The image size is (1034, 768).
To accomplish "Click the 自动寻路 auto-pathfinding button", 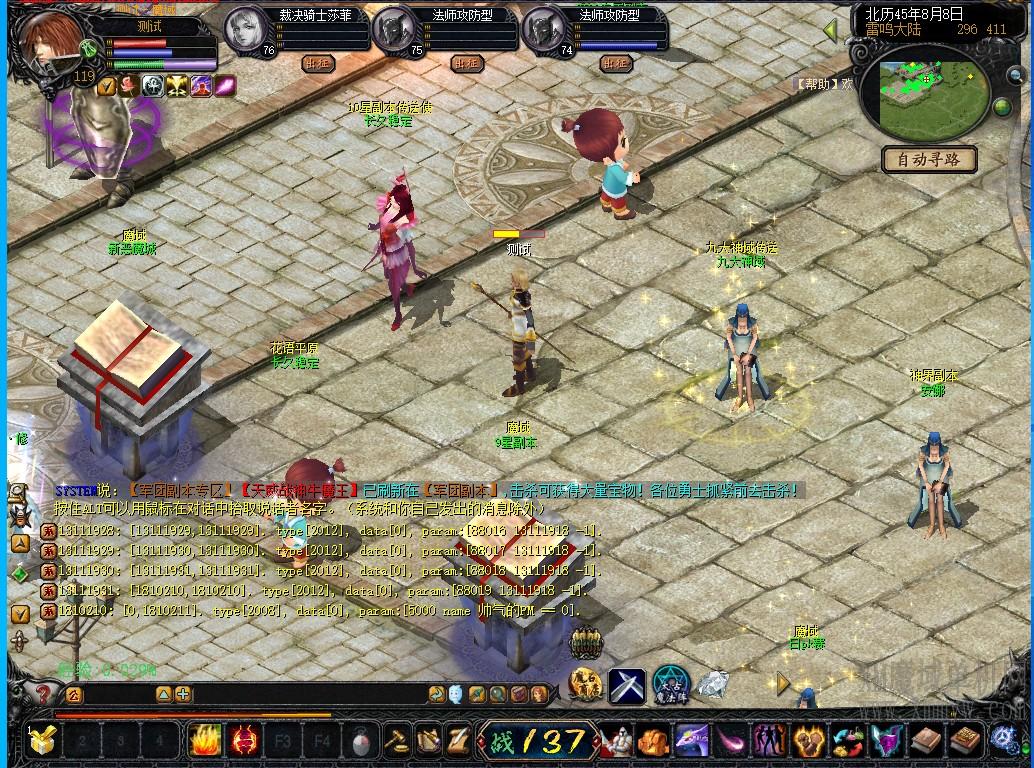I will coord(929,159).
